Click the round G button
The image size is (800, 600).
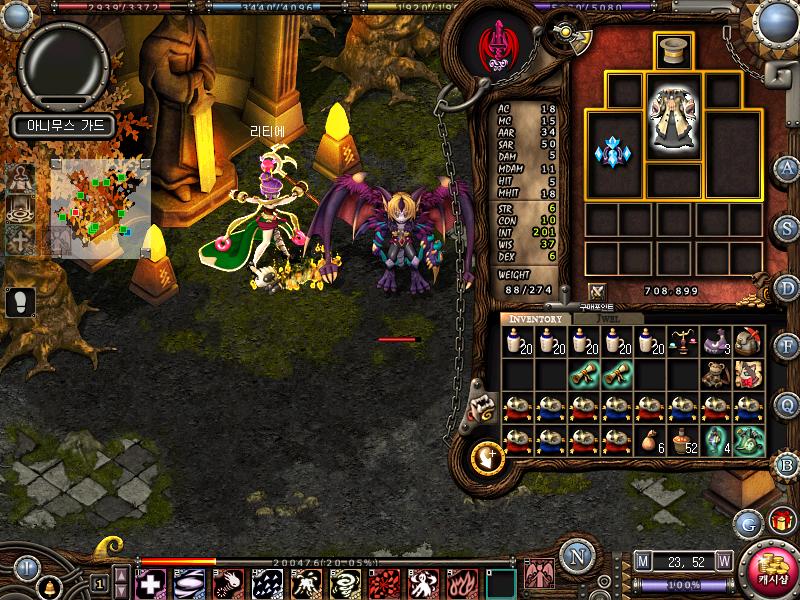point(748,523)
